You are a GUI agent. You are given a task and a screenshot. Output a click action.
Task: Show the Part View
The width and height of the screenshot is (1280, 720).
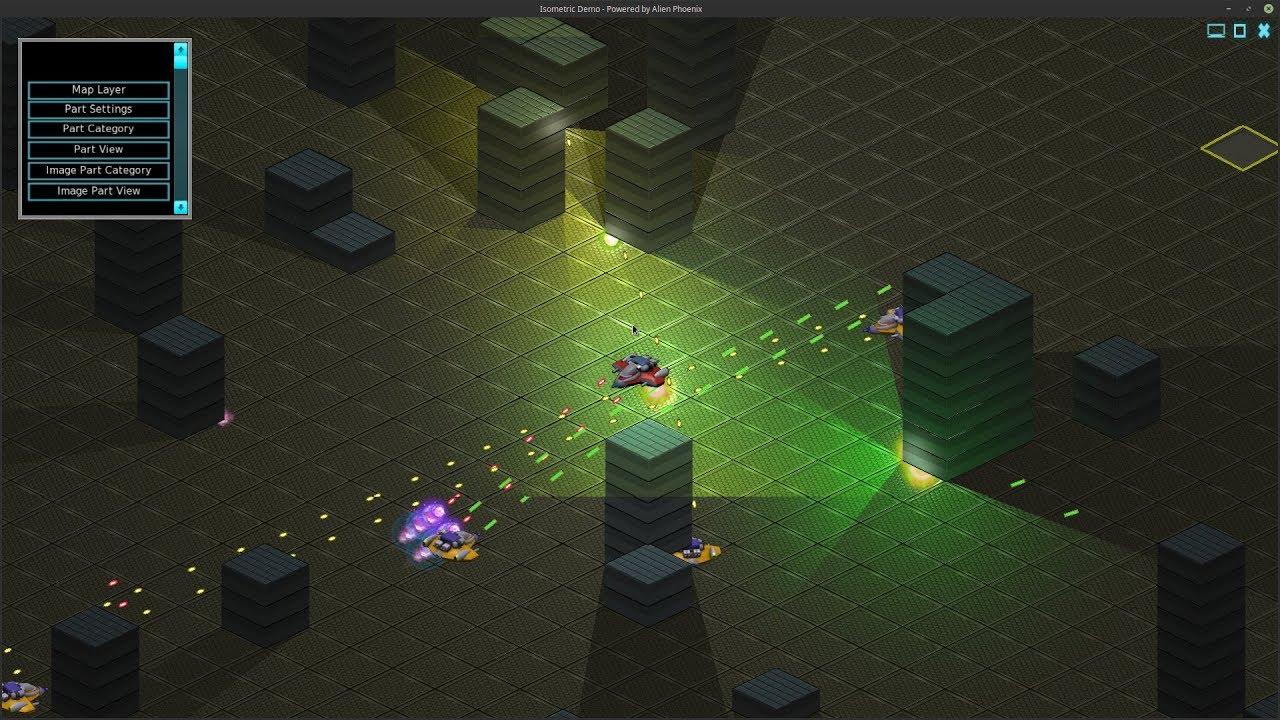(98, 149)
